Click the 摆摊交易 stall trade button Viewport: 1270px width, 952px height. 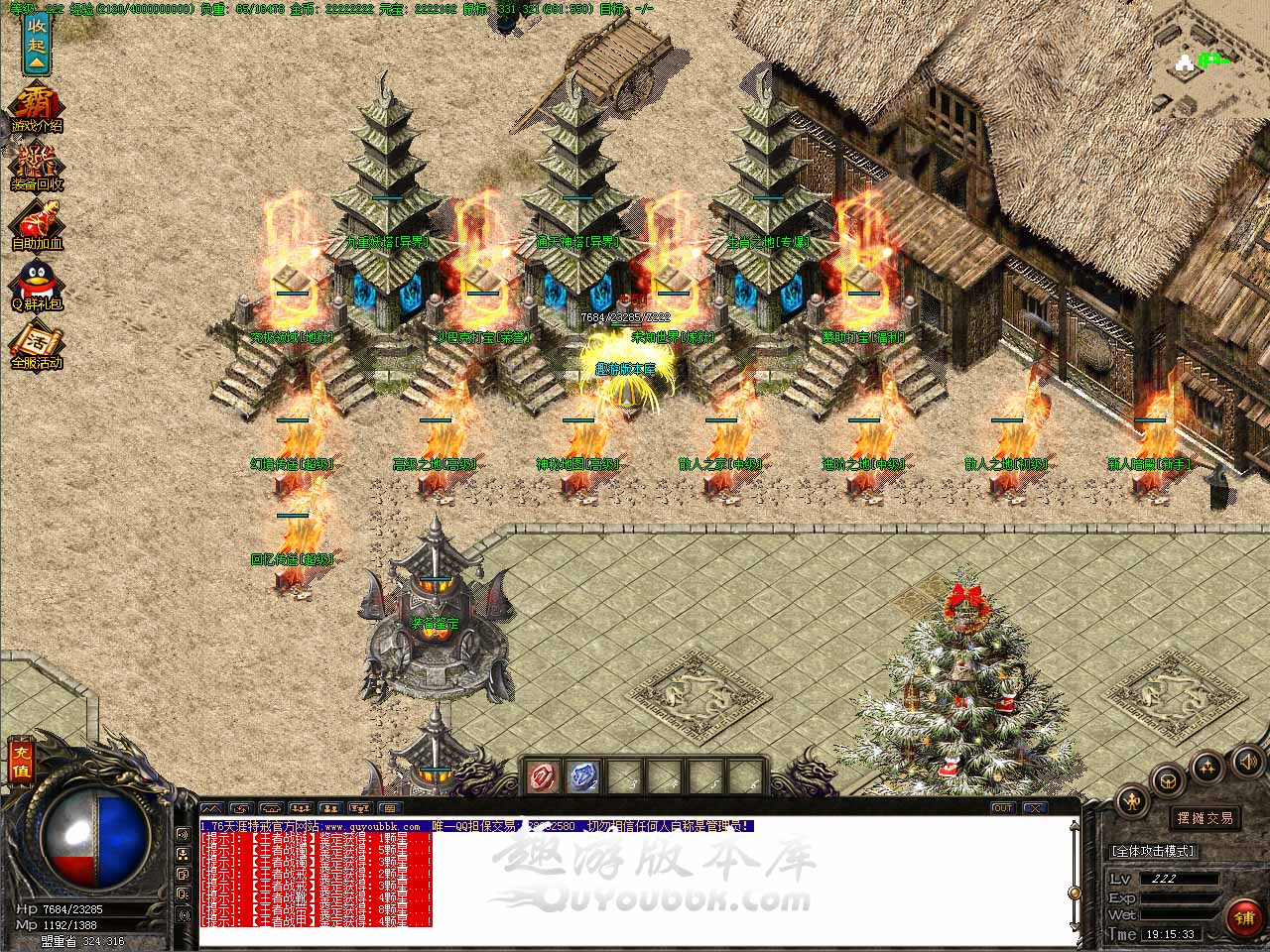pyautogui.click(x=1206, y=818)
